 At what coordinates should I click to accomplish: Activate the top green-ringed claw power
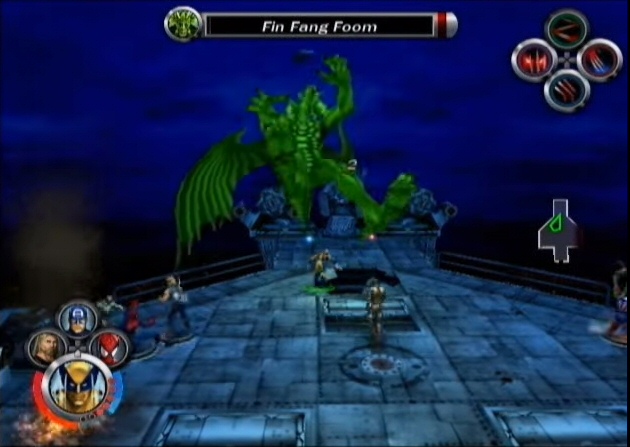point(566,30)
